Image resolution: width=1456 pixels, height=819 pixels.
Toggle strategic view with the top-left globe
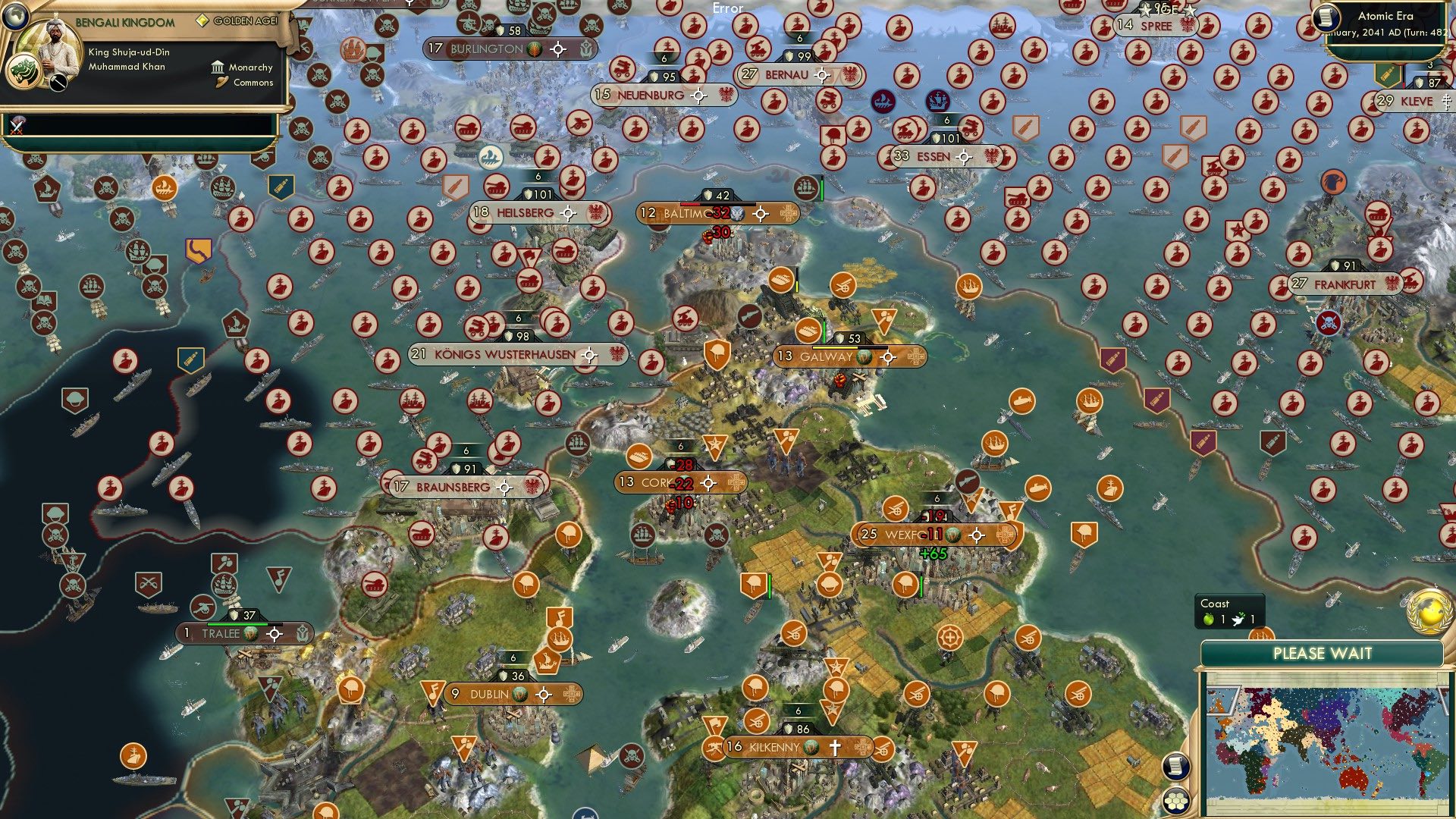(15, 17)
